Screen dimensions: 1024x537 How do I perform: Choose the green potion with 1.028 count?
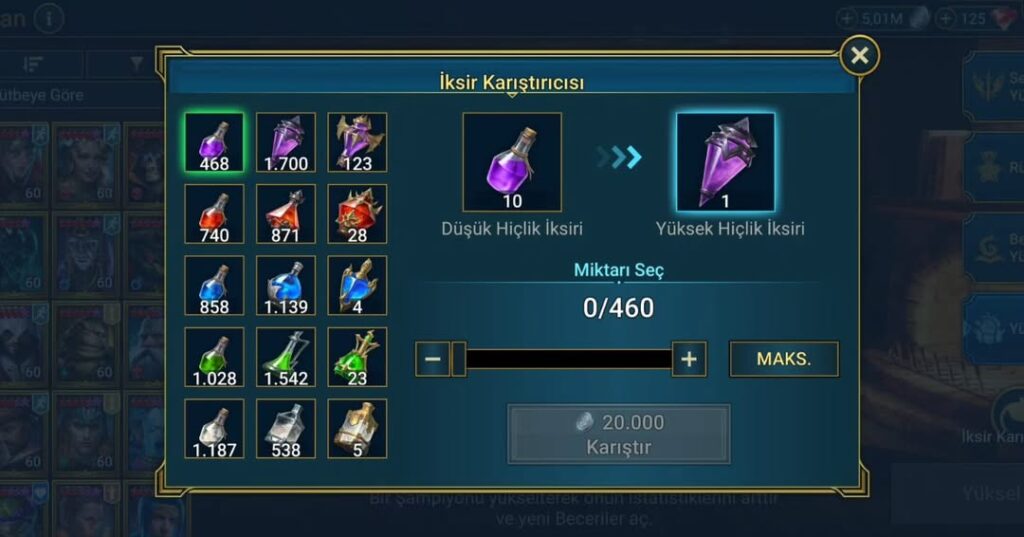(x=214, y=357)
